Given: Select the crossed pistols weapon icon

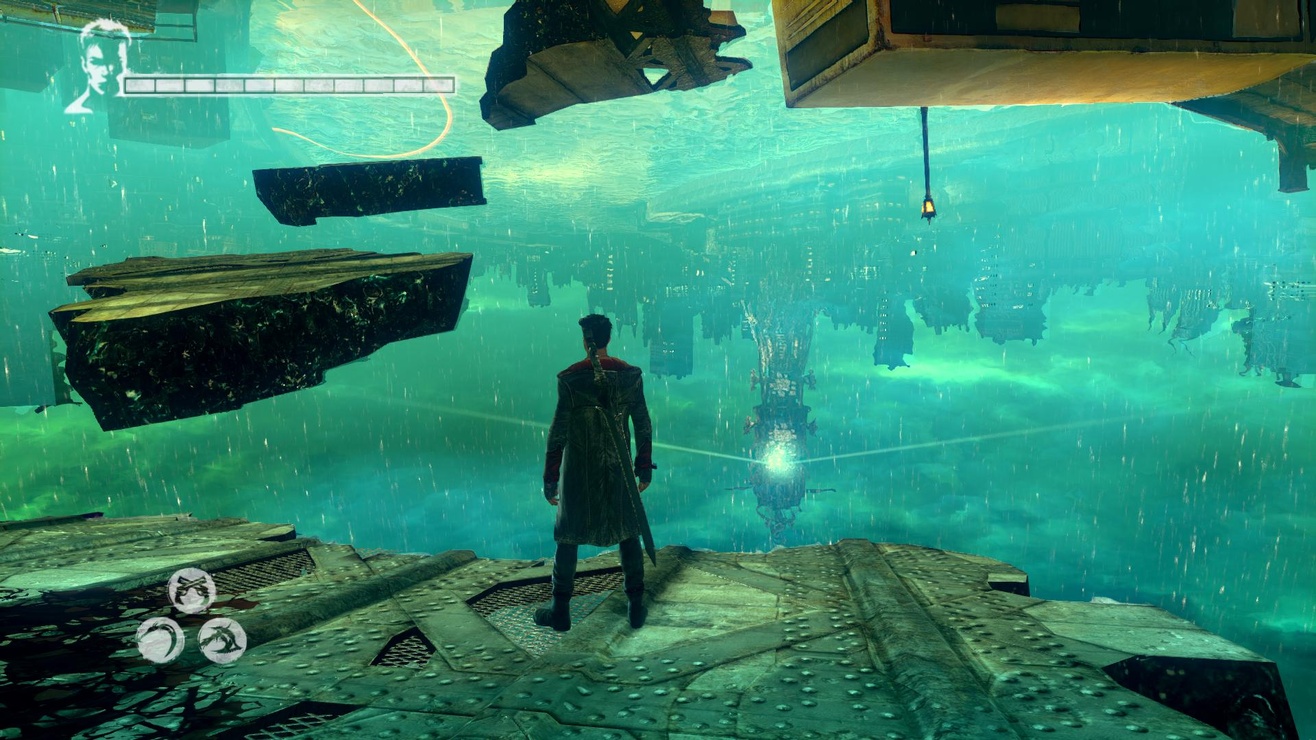Looking at the screenshot, I should point(190,589).
